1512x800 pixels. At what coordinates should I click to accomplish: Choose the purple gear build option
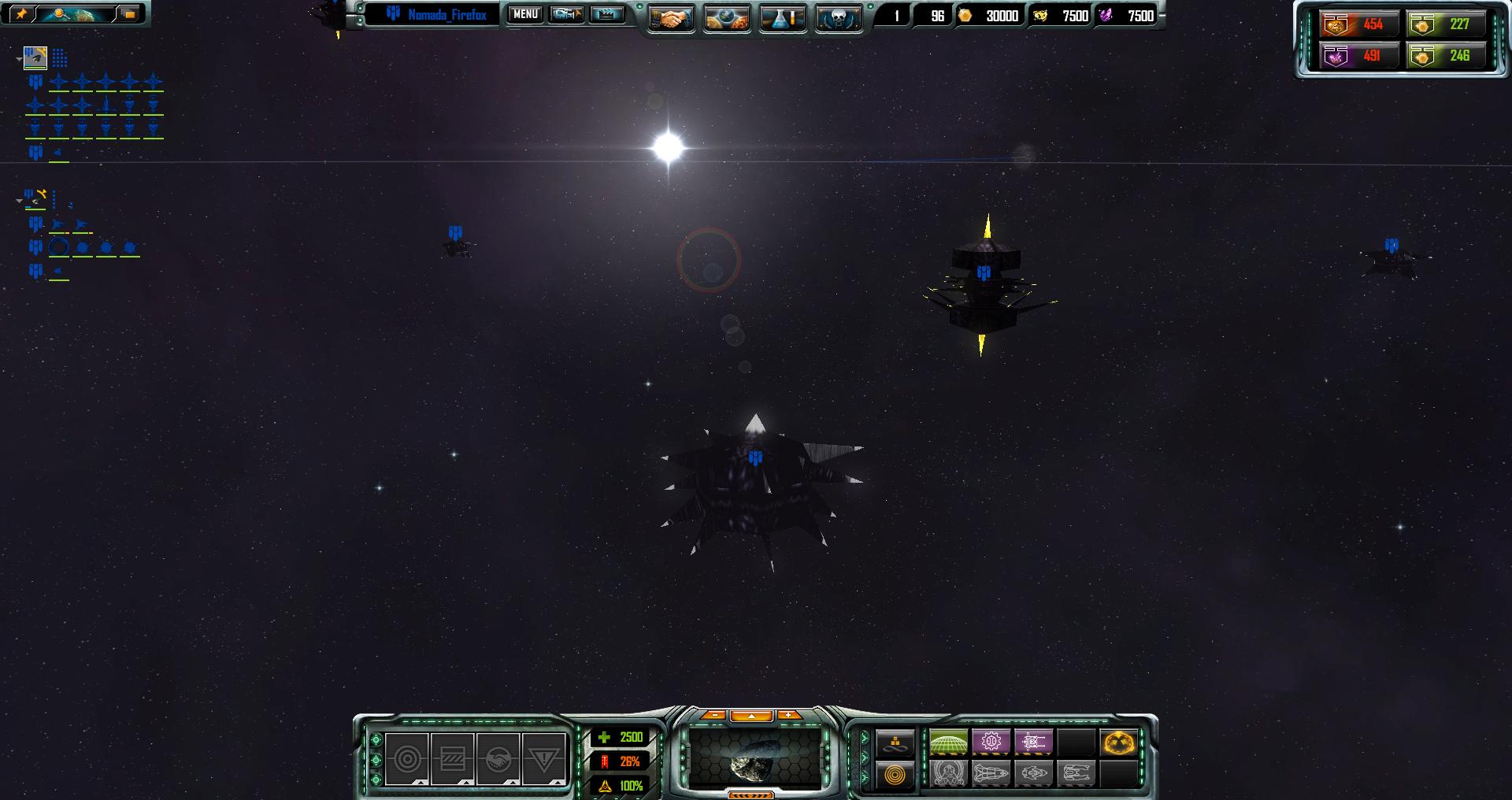(x=991, y=742)
